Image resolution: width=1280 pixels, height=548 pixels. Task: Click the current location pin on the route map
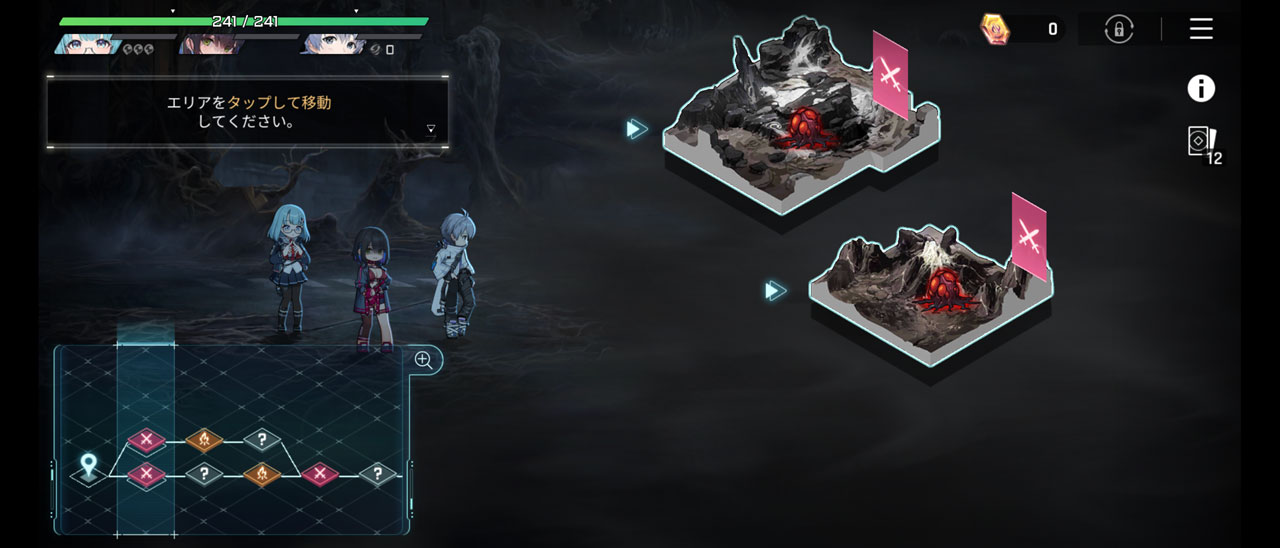point(88,466)
